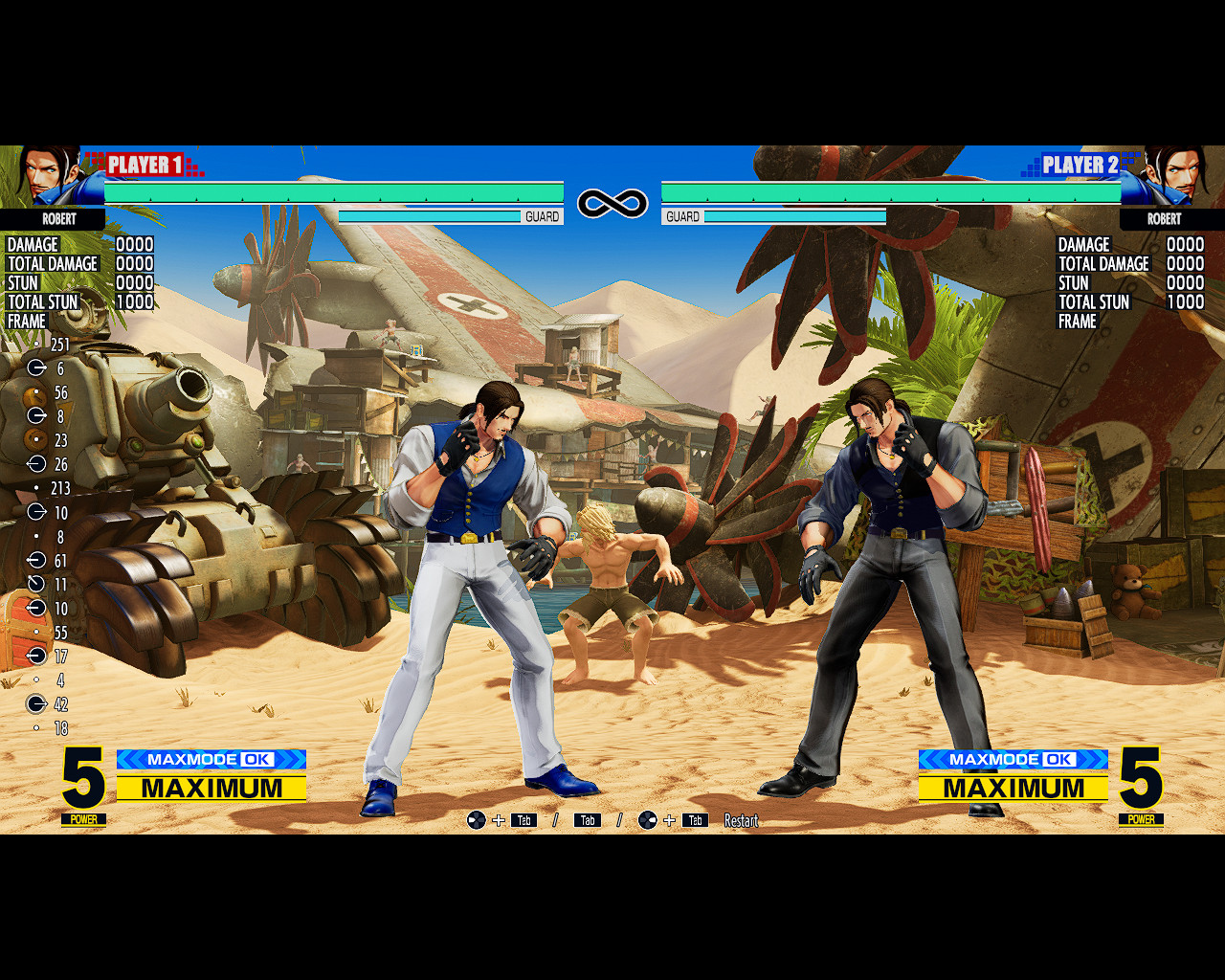Click the neutral input dot beside 251
Screen dimensions: 1225x980
(x=36, y=345)
